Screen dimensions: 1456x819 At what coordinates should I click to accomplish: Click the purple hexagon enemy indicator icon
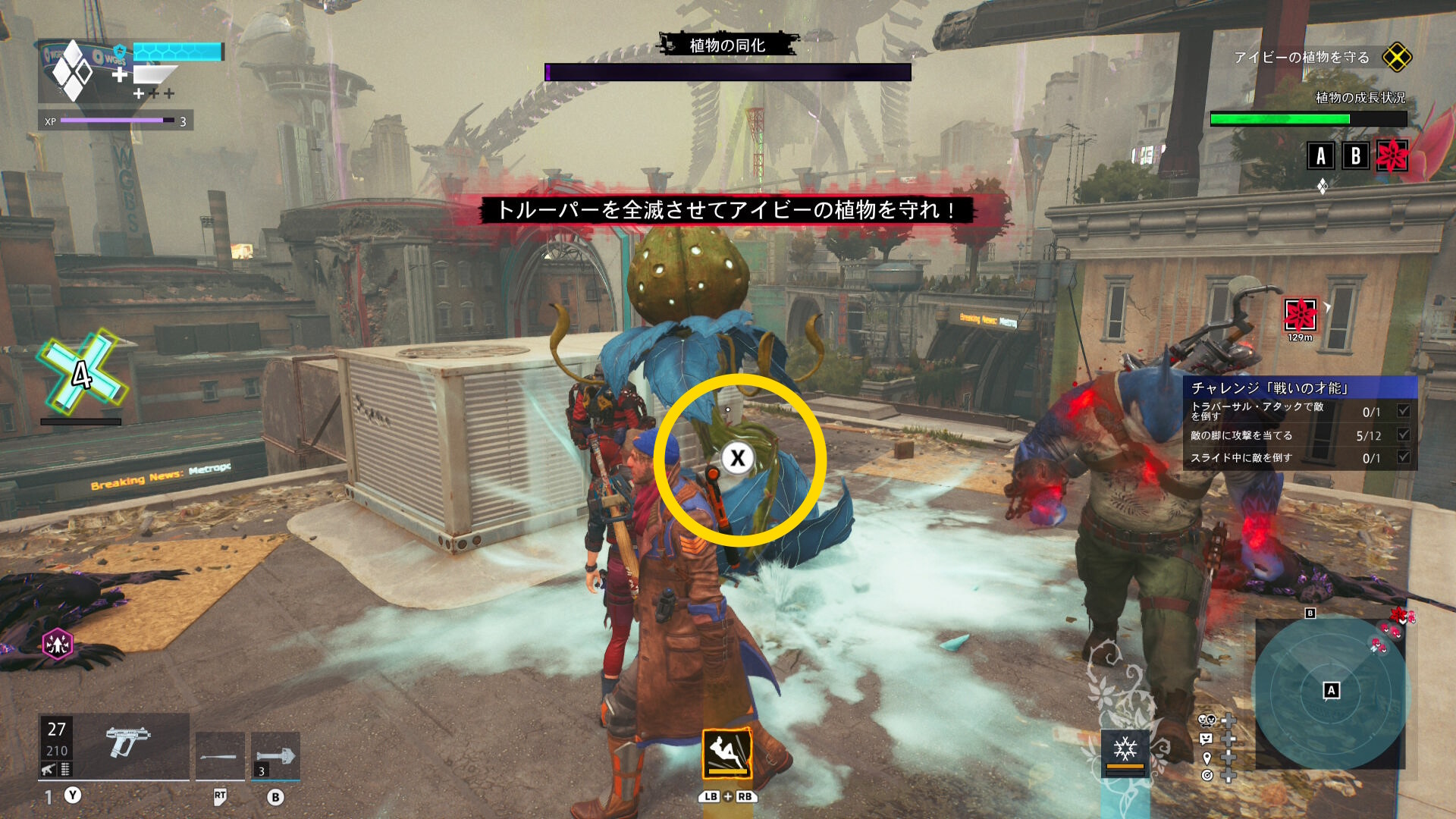(58, 645)
